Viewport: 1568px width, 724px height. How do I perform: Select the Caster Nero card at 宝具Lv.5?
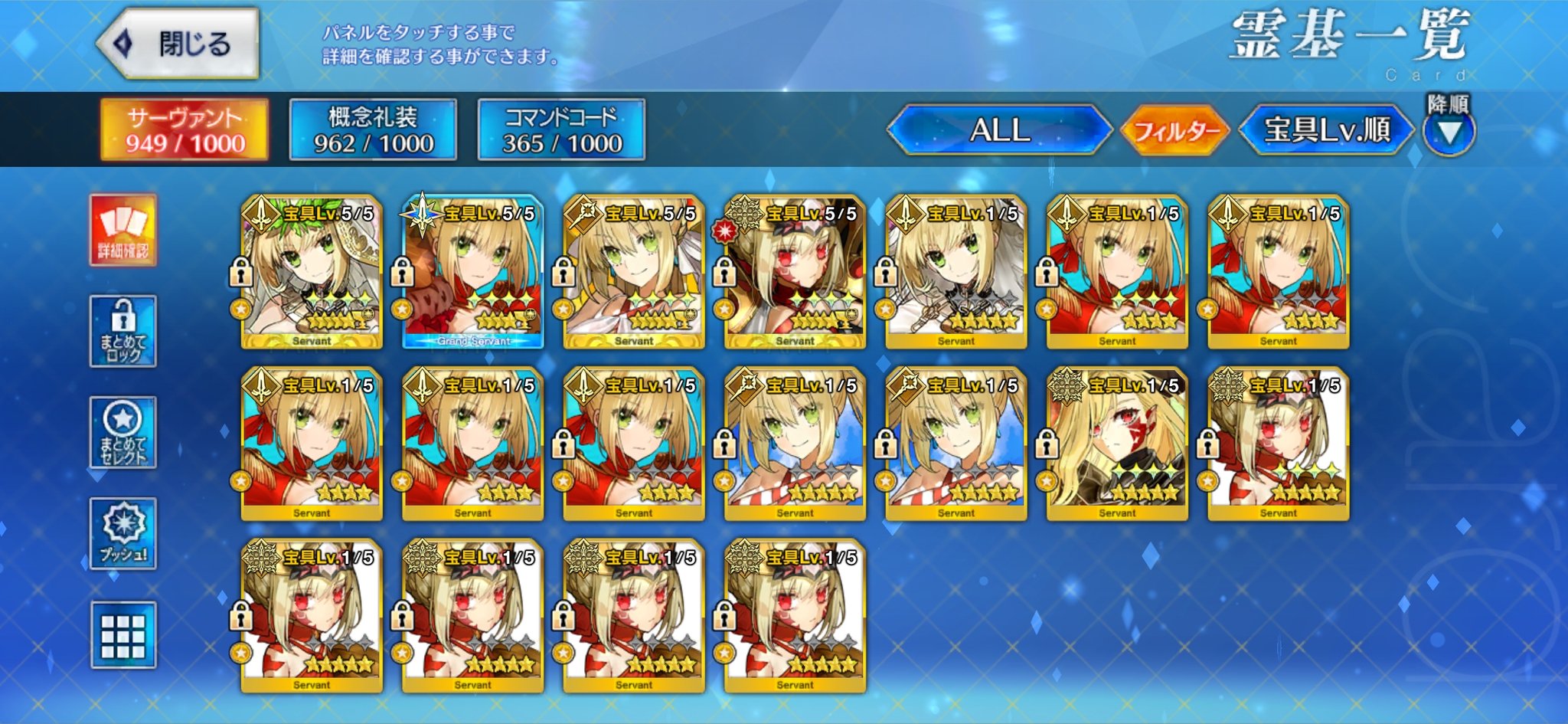click(x=634, y=272)
